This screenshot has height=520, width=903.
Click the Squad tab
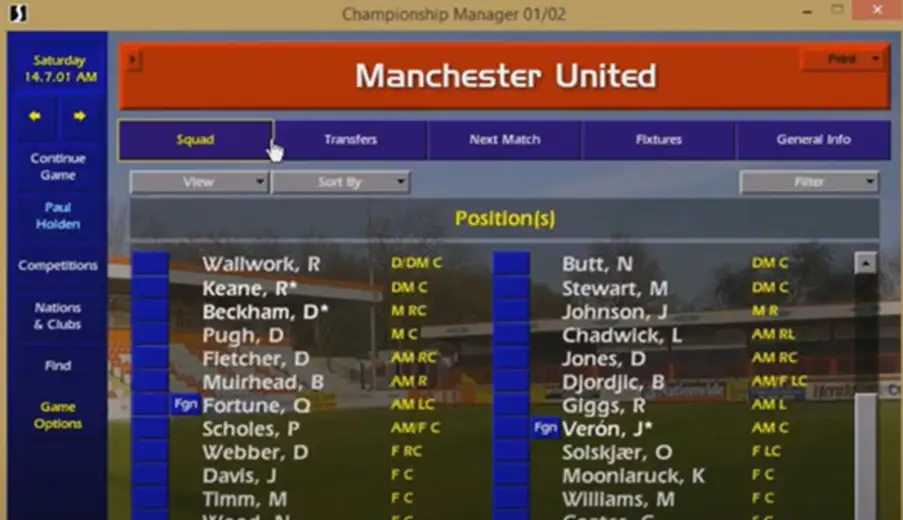pyautogui.click(x=195, y=140)
